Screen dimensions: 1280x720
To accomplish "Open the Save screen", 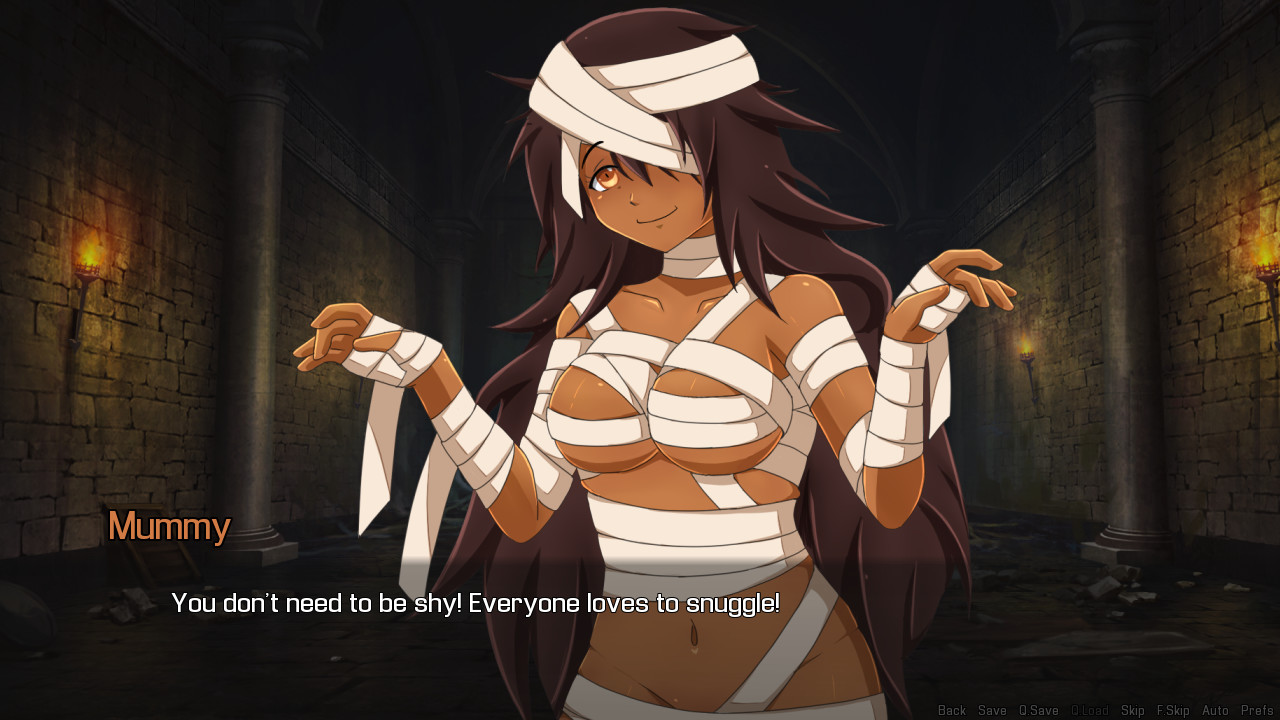I will [991, 710].
